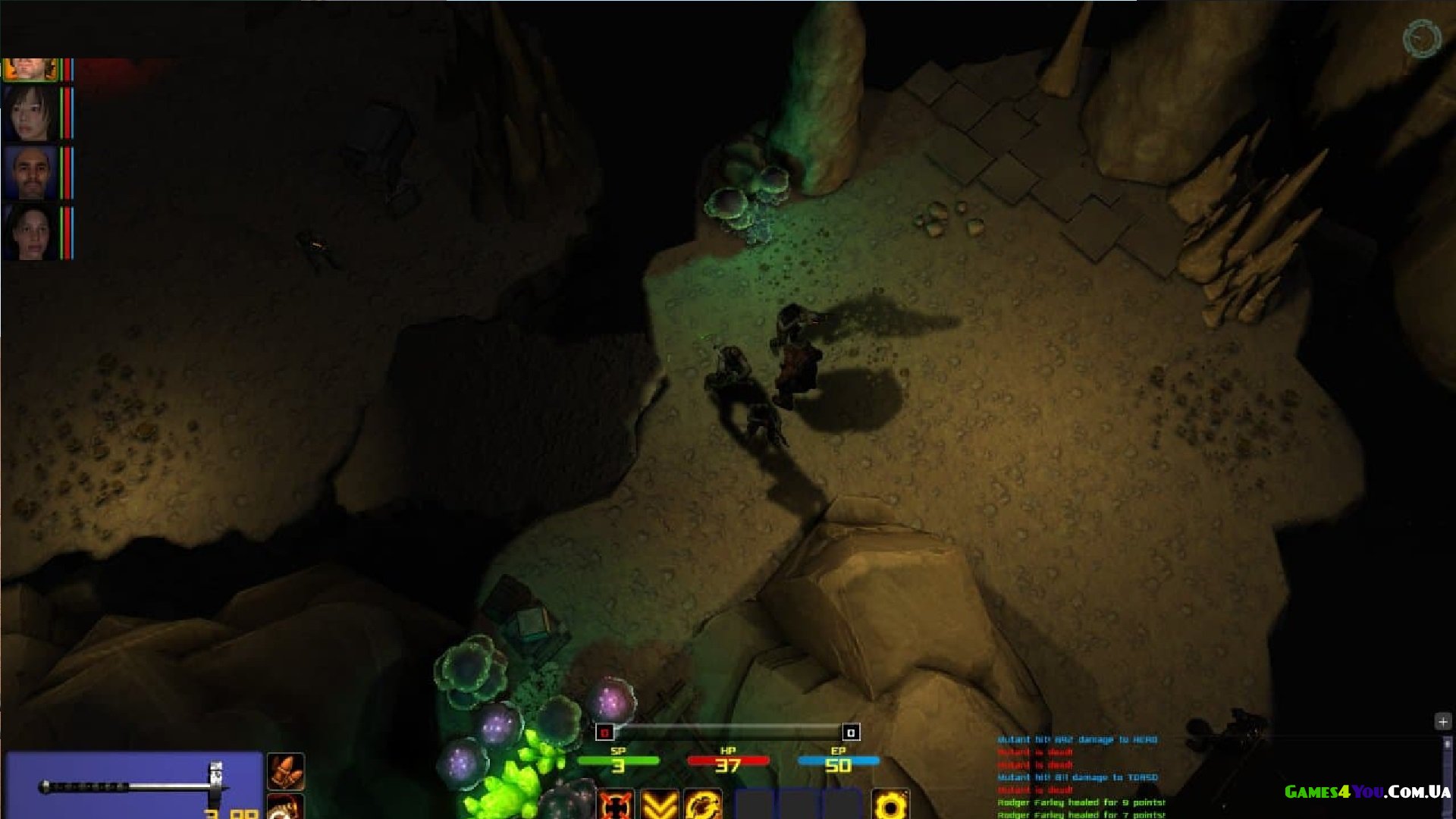Select the second party member portrait

point(30,114)
